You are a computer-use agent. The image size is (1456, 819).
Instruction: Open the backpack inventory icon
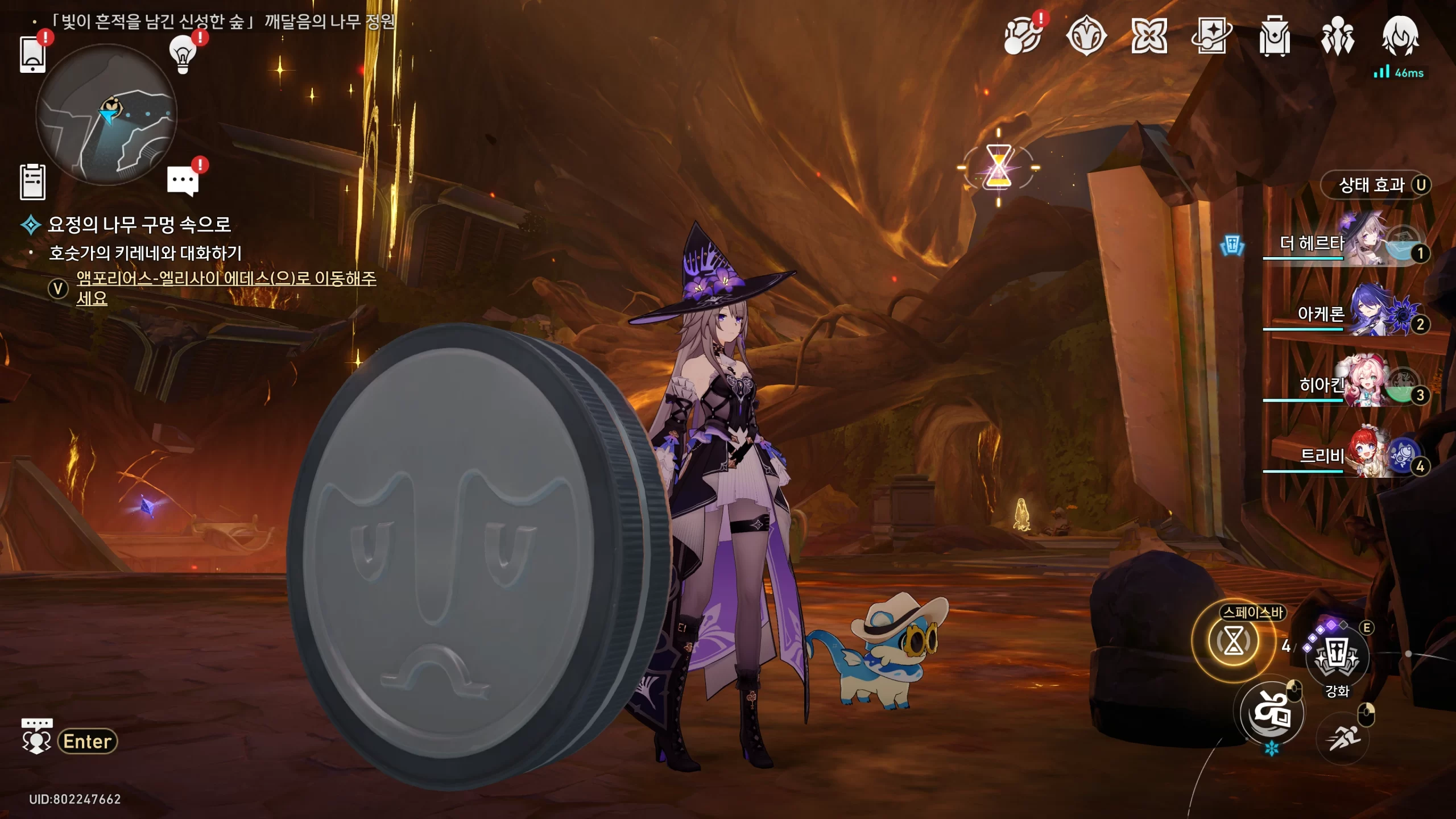(x=1275, y=36)
